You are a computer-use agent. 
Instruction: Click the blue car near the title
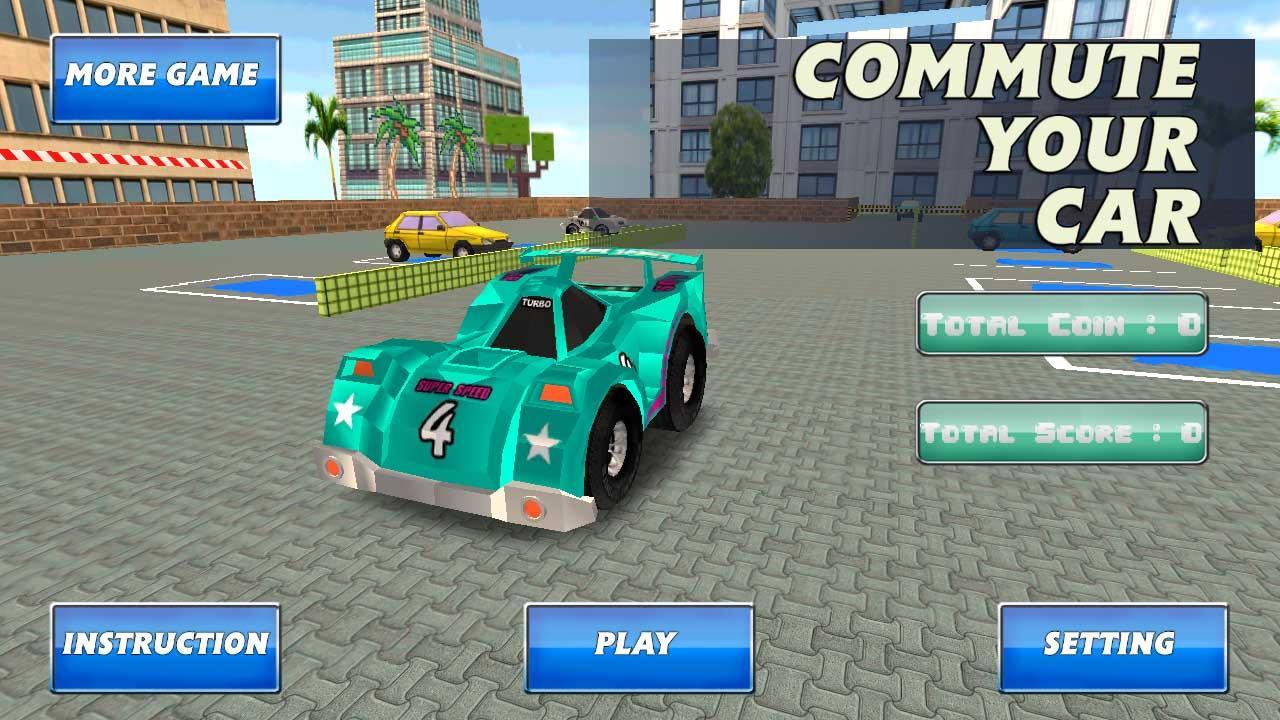pos(996,225)
